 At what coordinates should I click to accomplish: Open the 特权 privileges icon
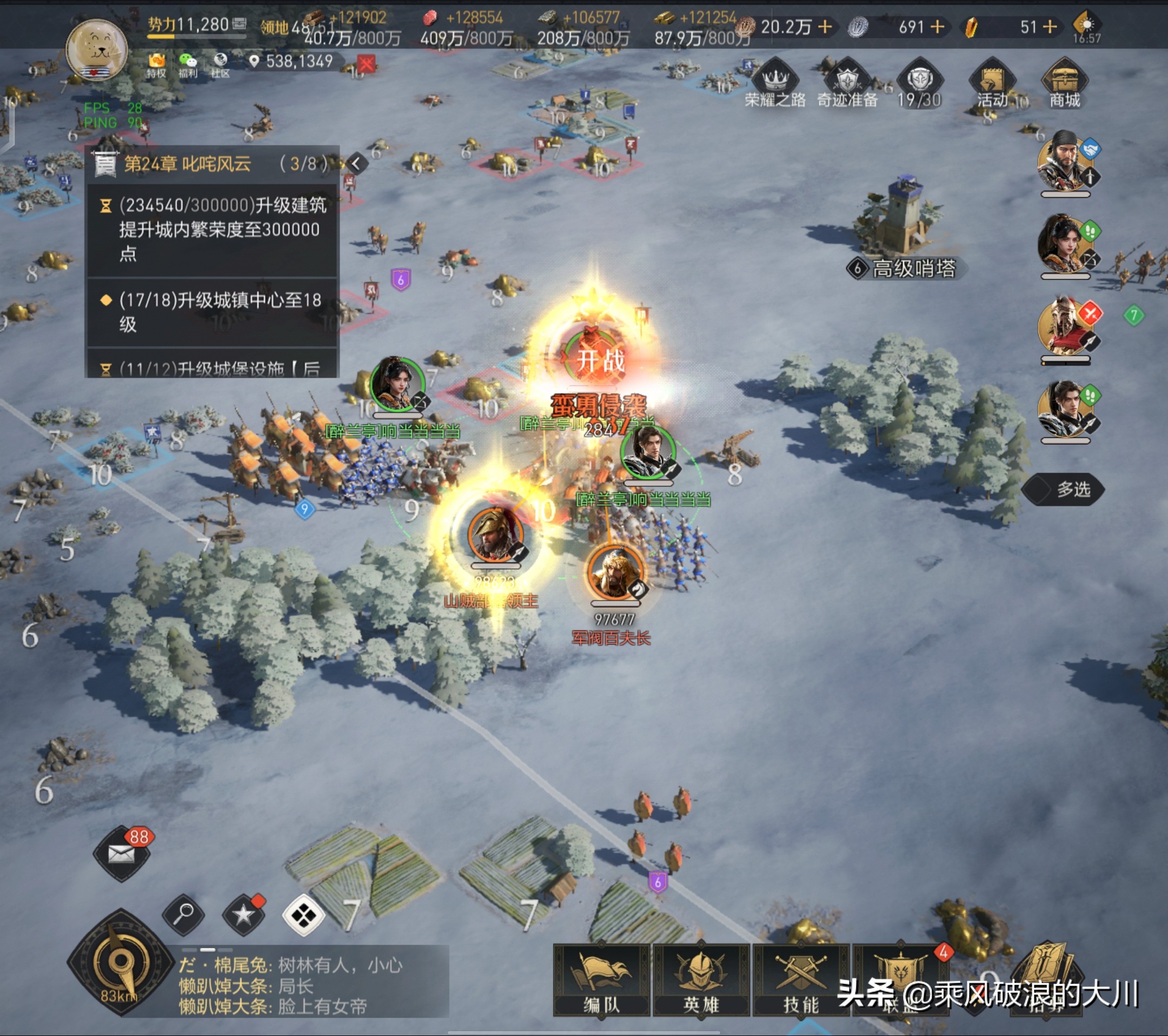pyautogui.click(x=156, y=64)
